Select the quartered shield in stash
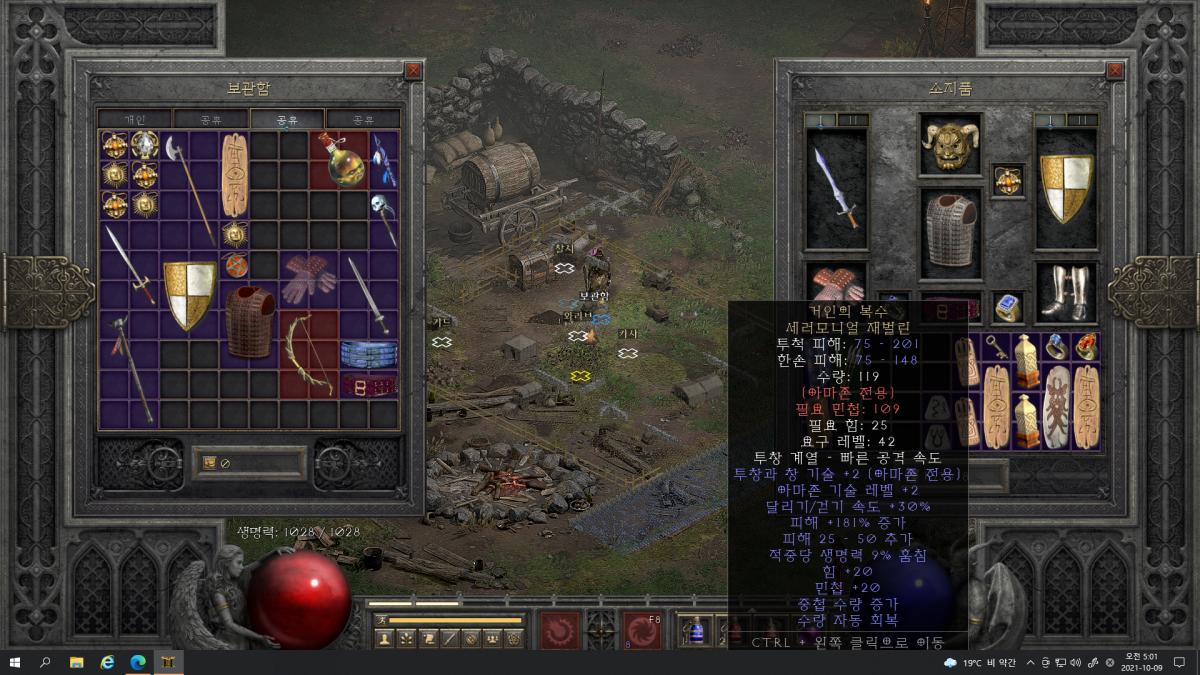The image size is (1200, 675). point(190,295)
